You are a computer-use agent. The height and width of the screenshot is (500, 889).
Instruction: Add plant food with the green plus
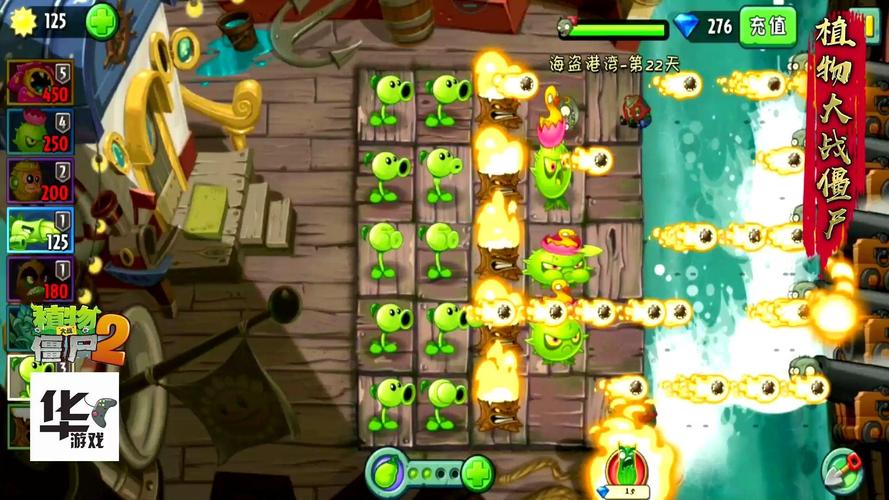click(478, 469)
